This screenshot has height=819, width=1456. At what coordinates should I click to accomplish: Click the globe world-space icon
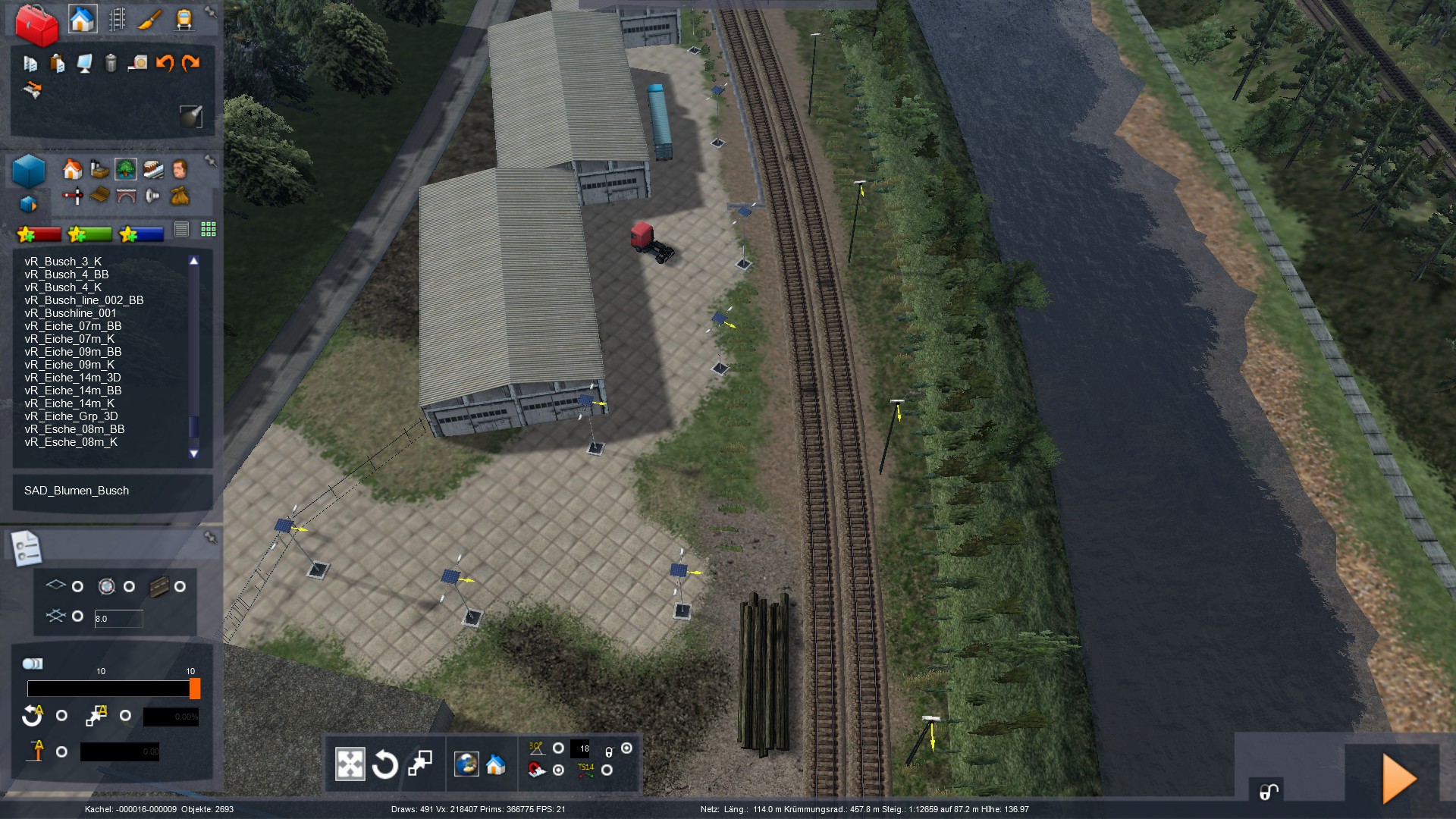466,764
